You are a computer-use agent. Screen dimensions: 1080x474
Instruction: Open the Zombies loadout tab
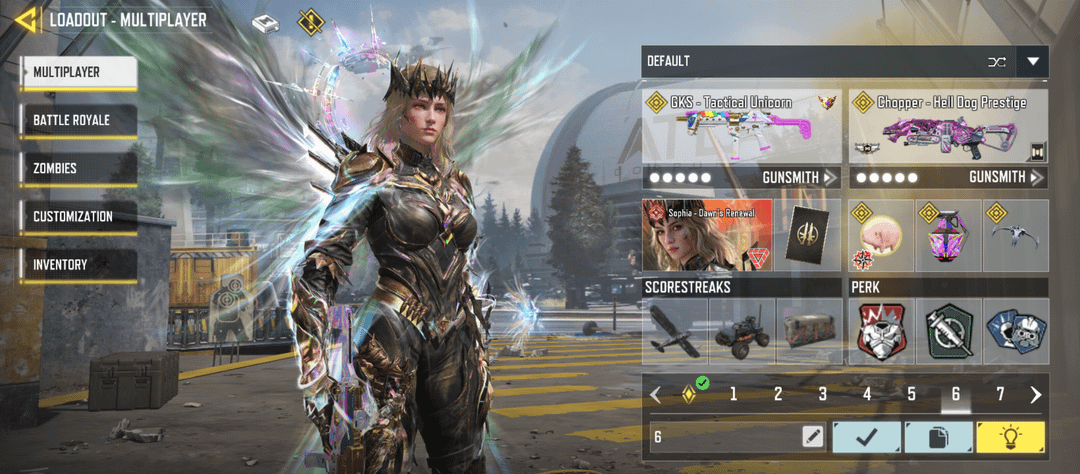[78, 168]
